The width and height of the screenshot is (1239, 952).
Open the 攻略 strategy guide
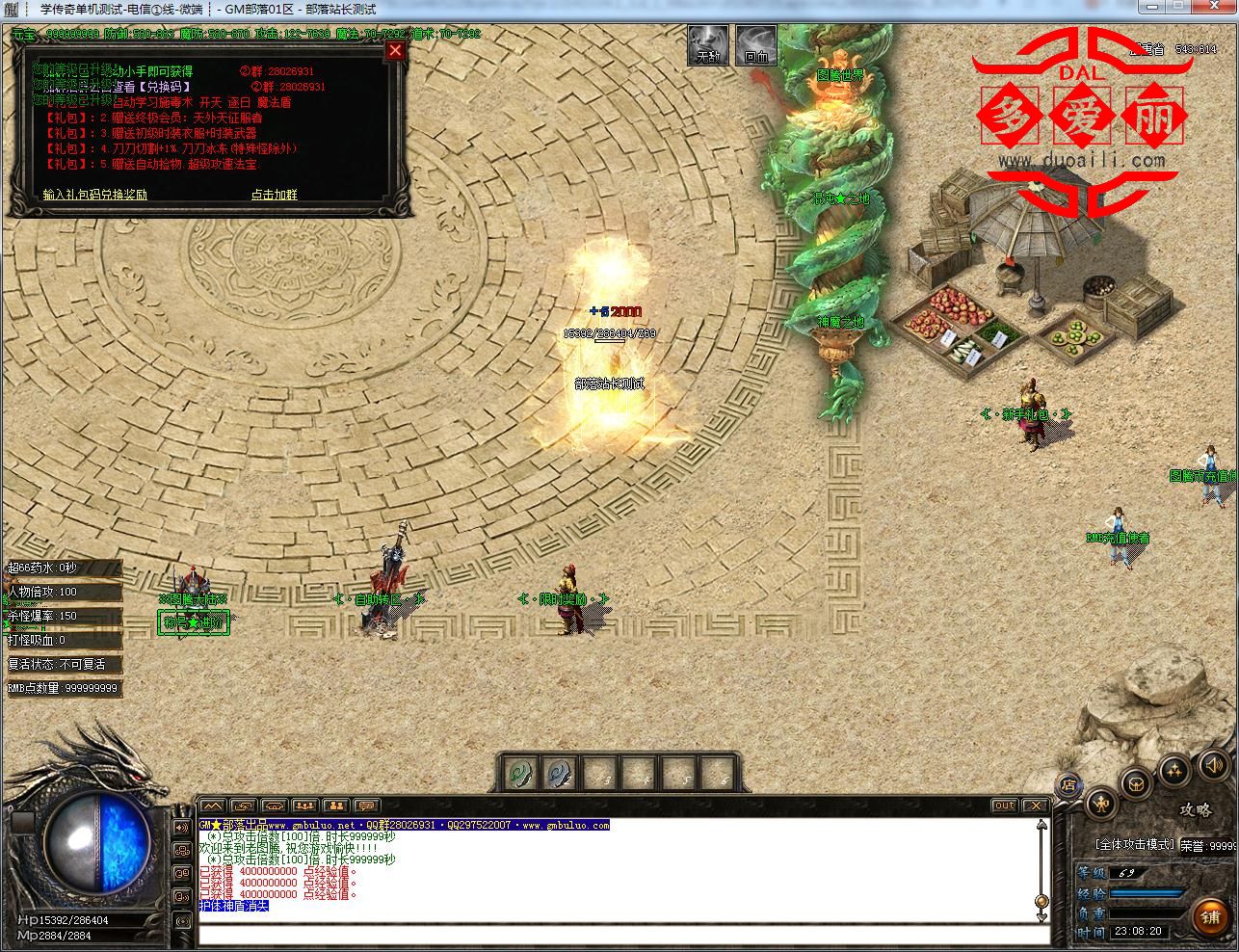pyautogui.click(x=1195, y=810)
